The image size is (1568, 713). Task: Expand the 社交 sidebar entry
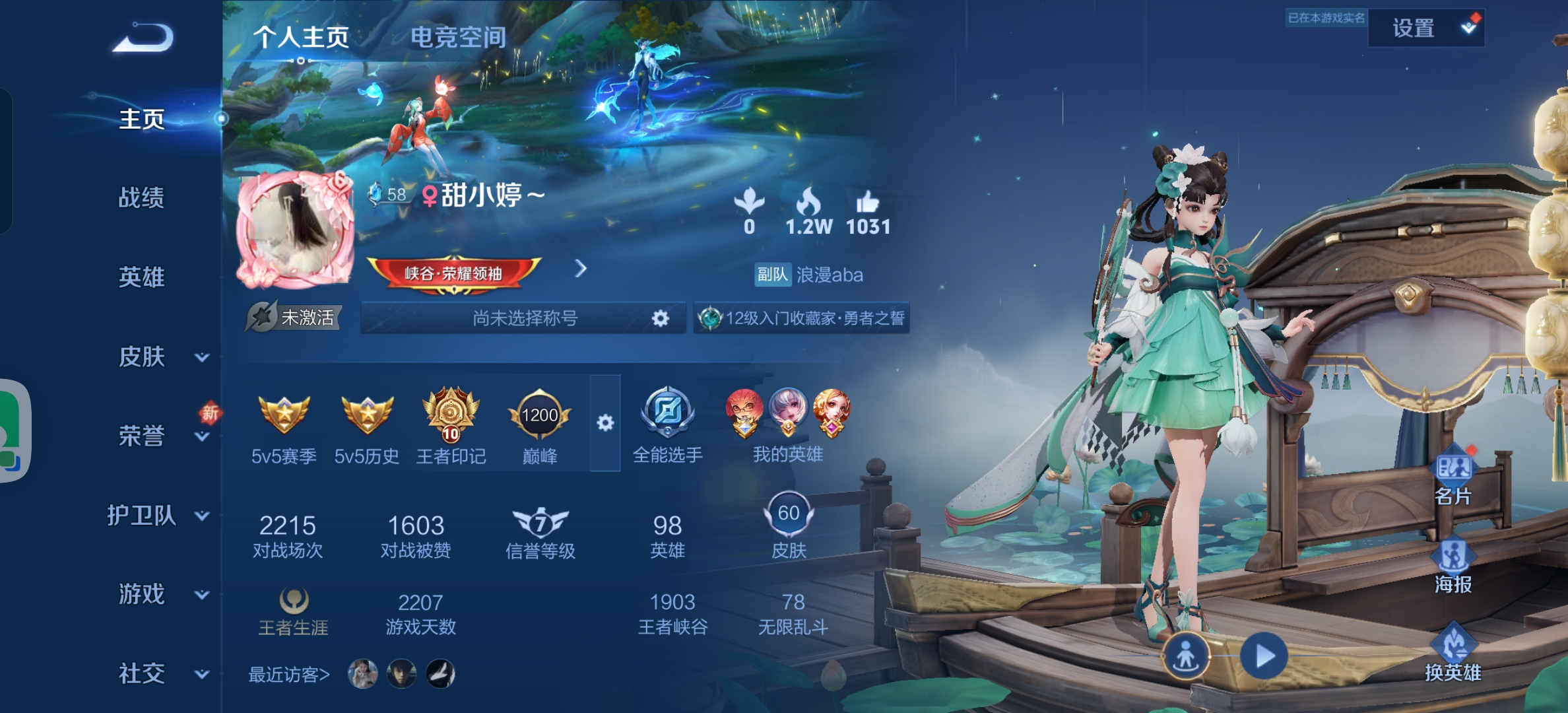158,673
